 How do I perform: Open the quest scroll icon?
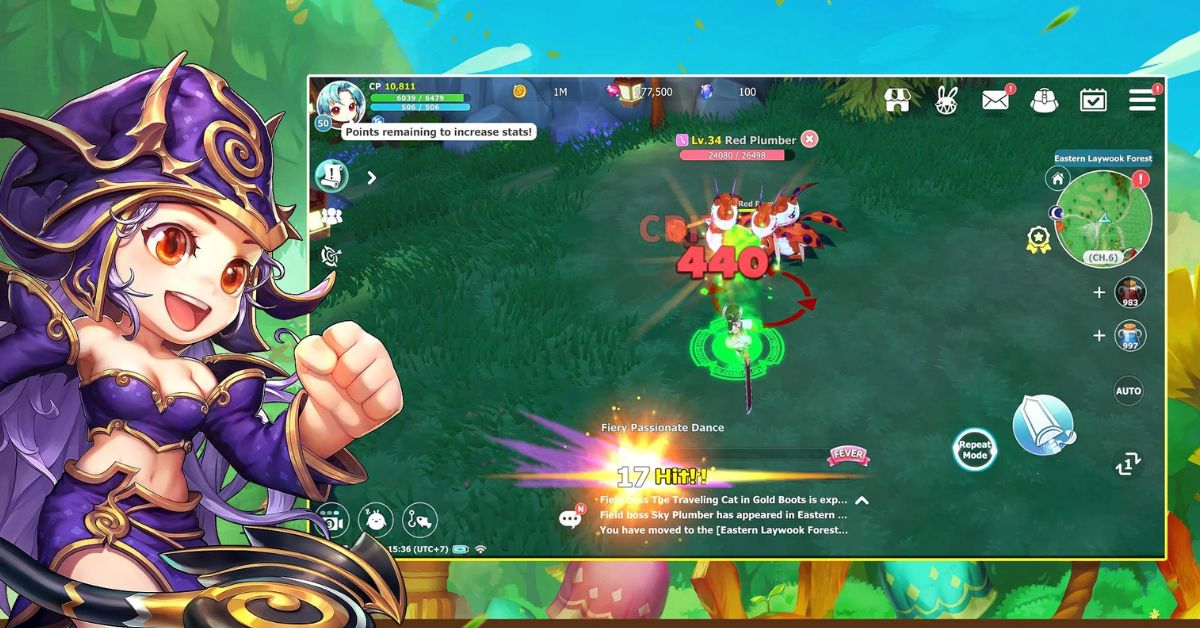point(331,177)
